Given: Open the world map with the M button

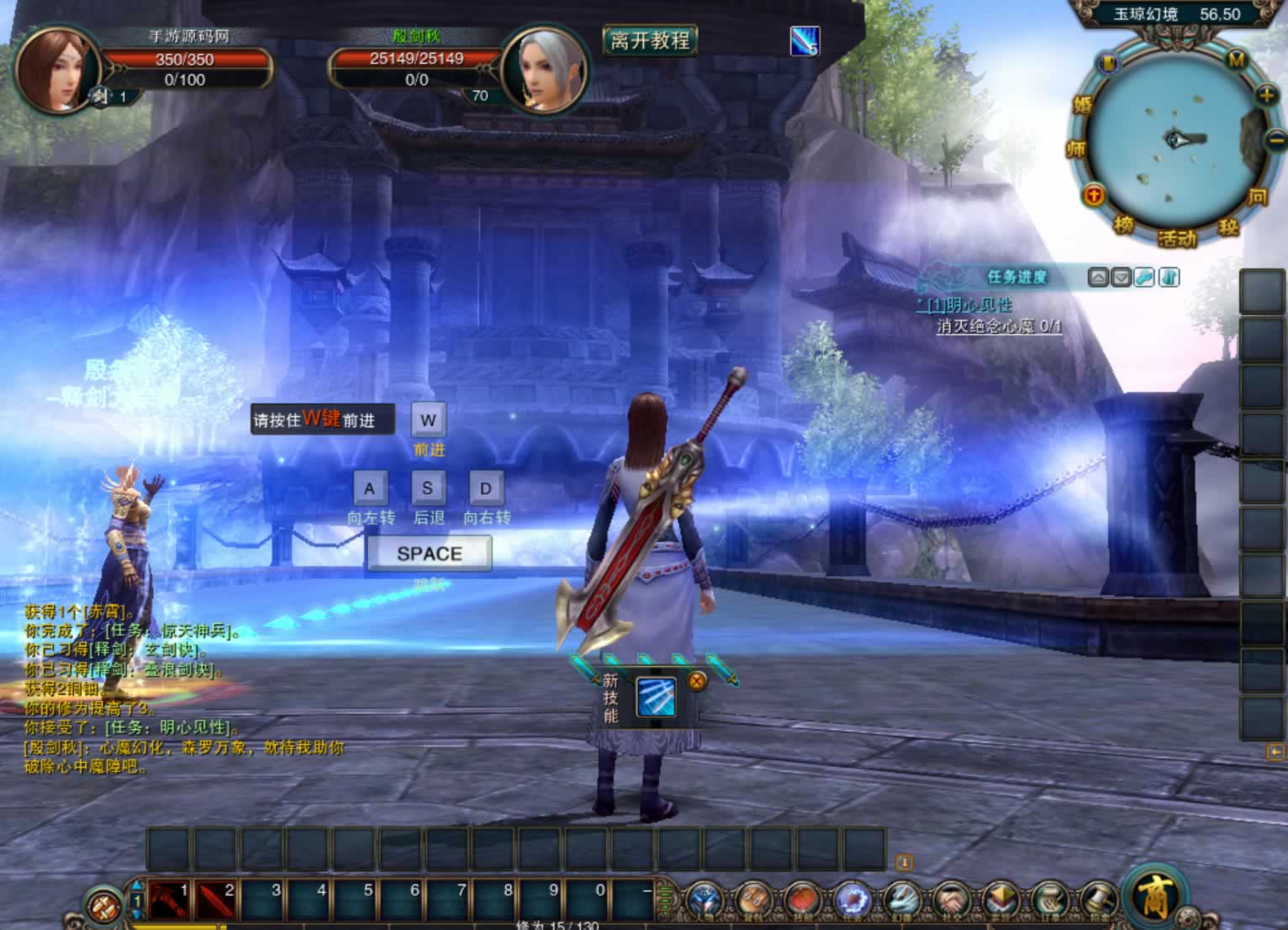Looking at the screenshot, I should coord(1236,60).
